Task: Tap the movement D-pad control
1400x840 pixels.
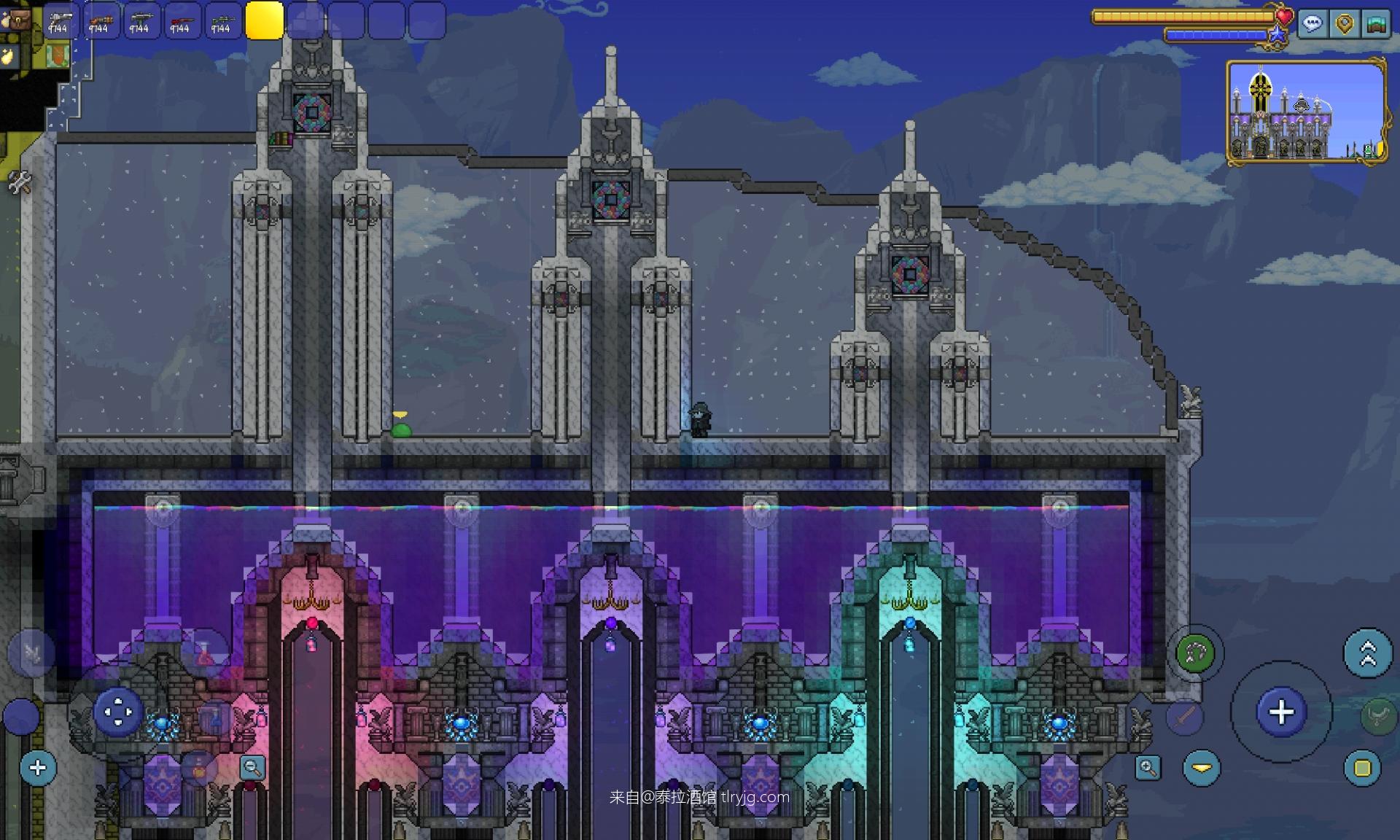Action: pyautogui.click(x=117, y=712)
